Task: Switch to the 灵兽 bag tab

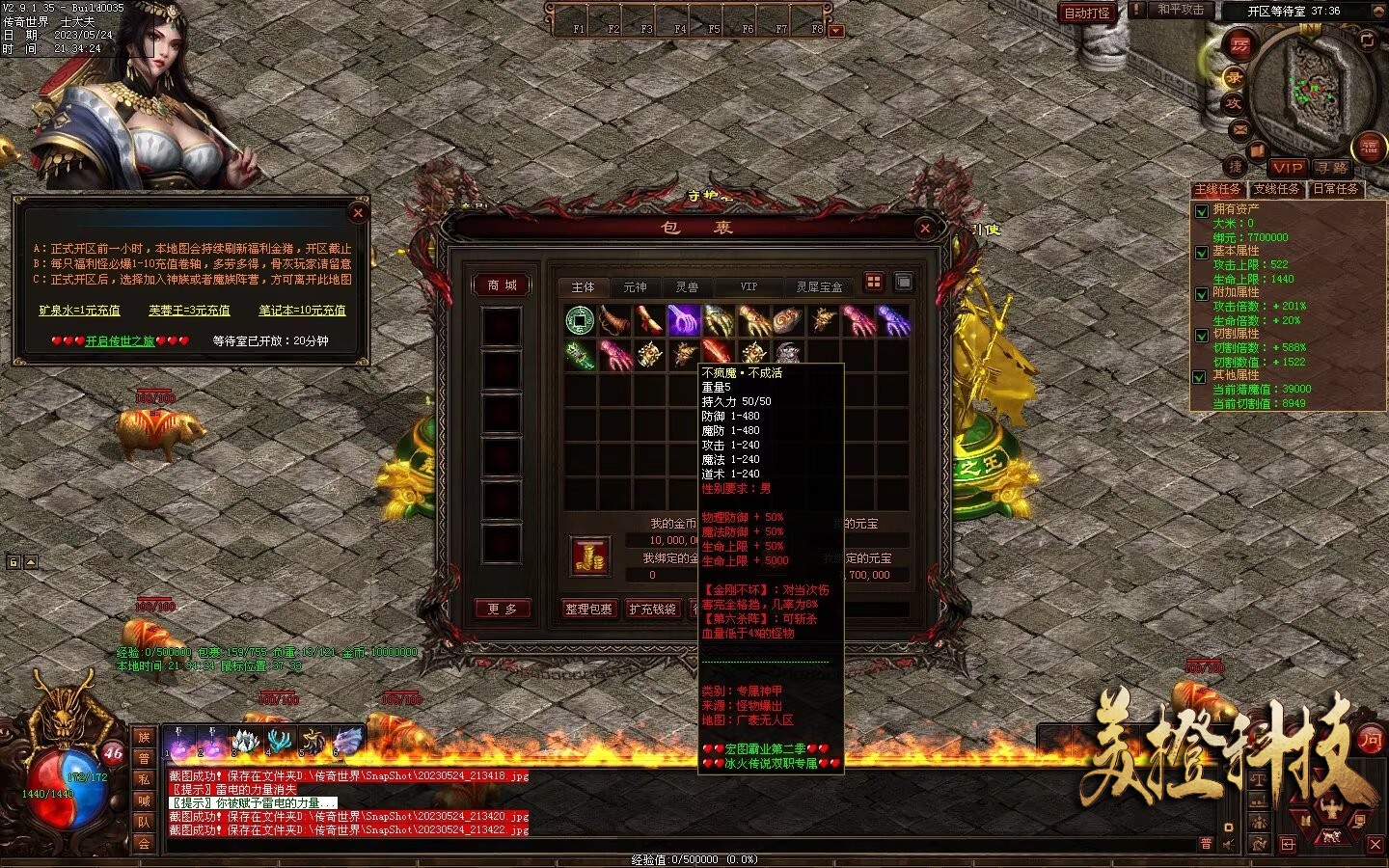Action: (687, 287)
